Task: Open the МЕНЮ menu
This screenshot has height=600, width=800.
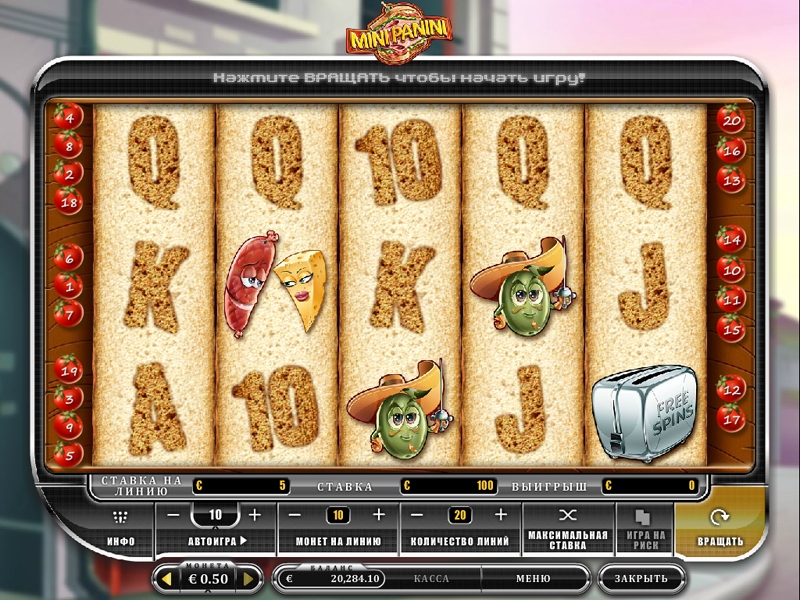Action: [533, 578]
